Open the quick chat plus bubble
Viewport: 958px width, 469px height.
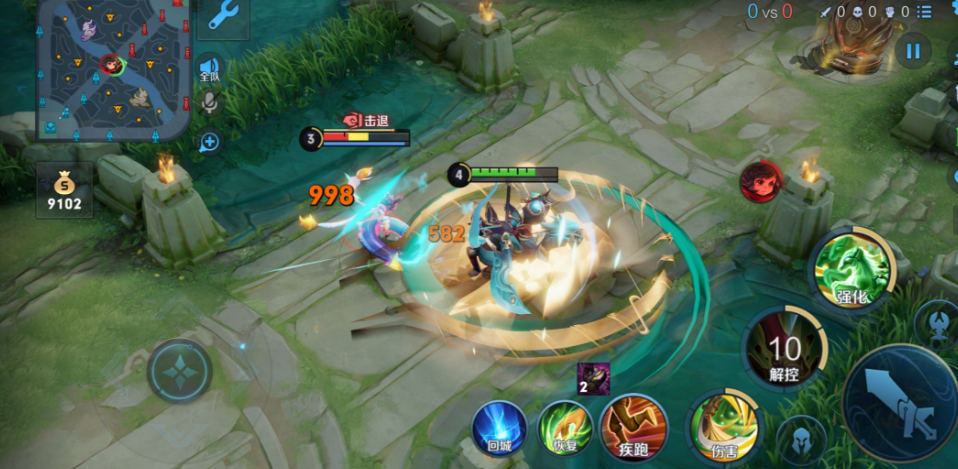(210, 142)
